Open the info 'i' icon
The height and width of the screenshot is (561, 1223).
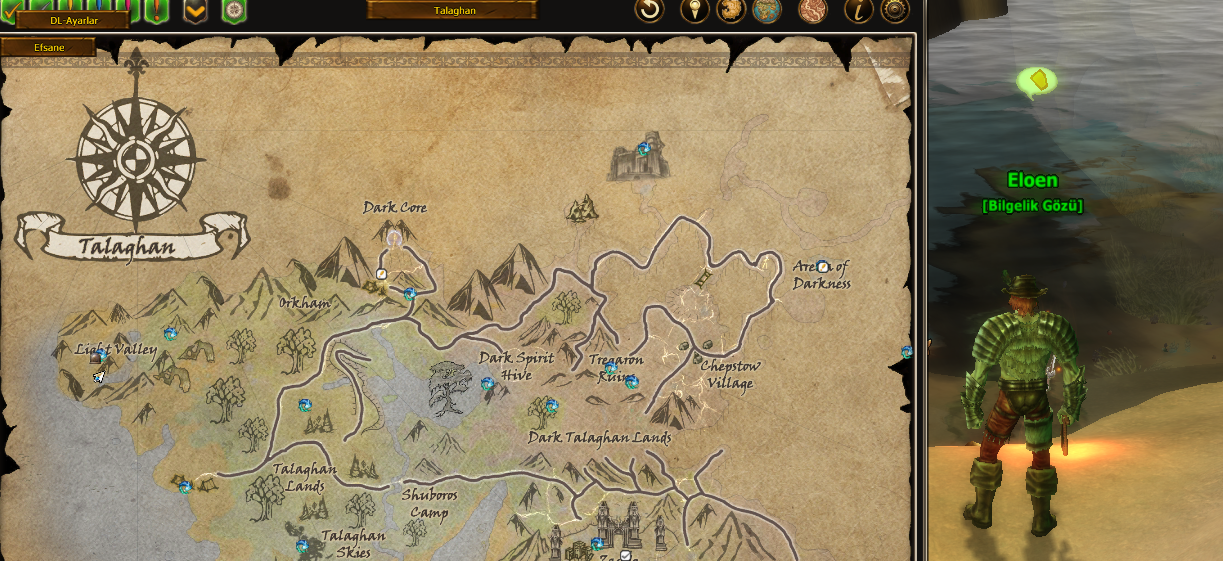(859, 10)
